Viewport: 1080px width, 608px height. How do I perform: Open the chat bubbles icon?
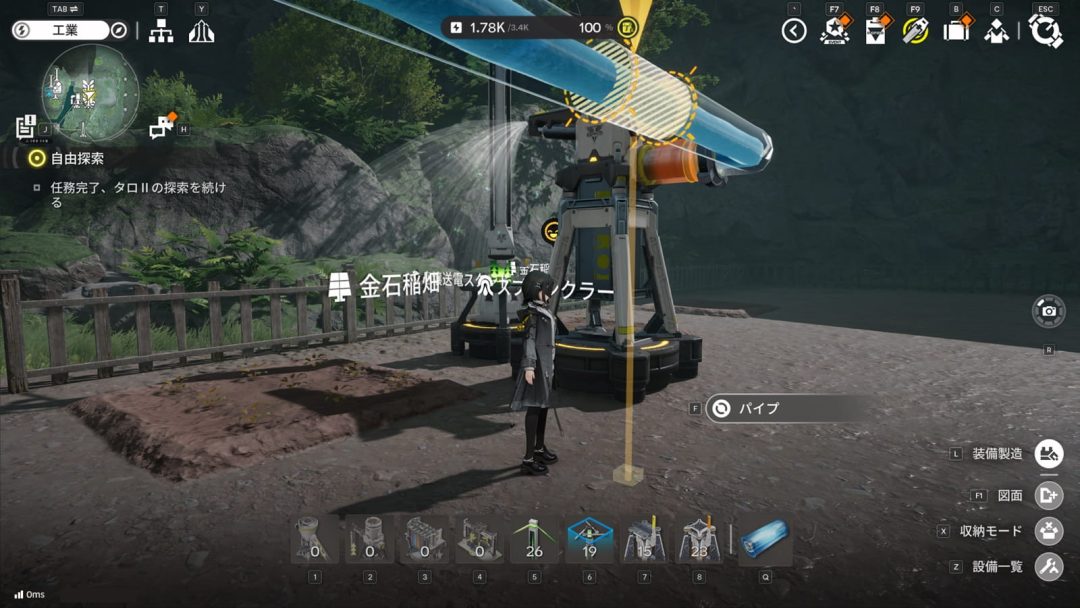point(162,126)
